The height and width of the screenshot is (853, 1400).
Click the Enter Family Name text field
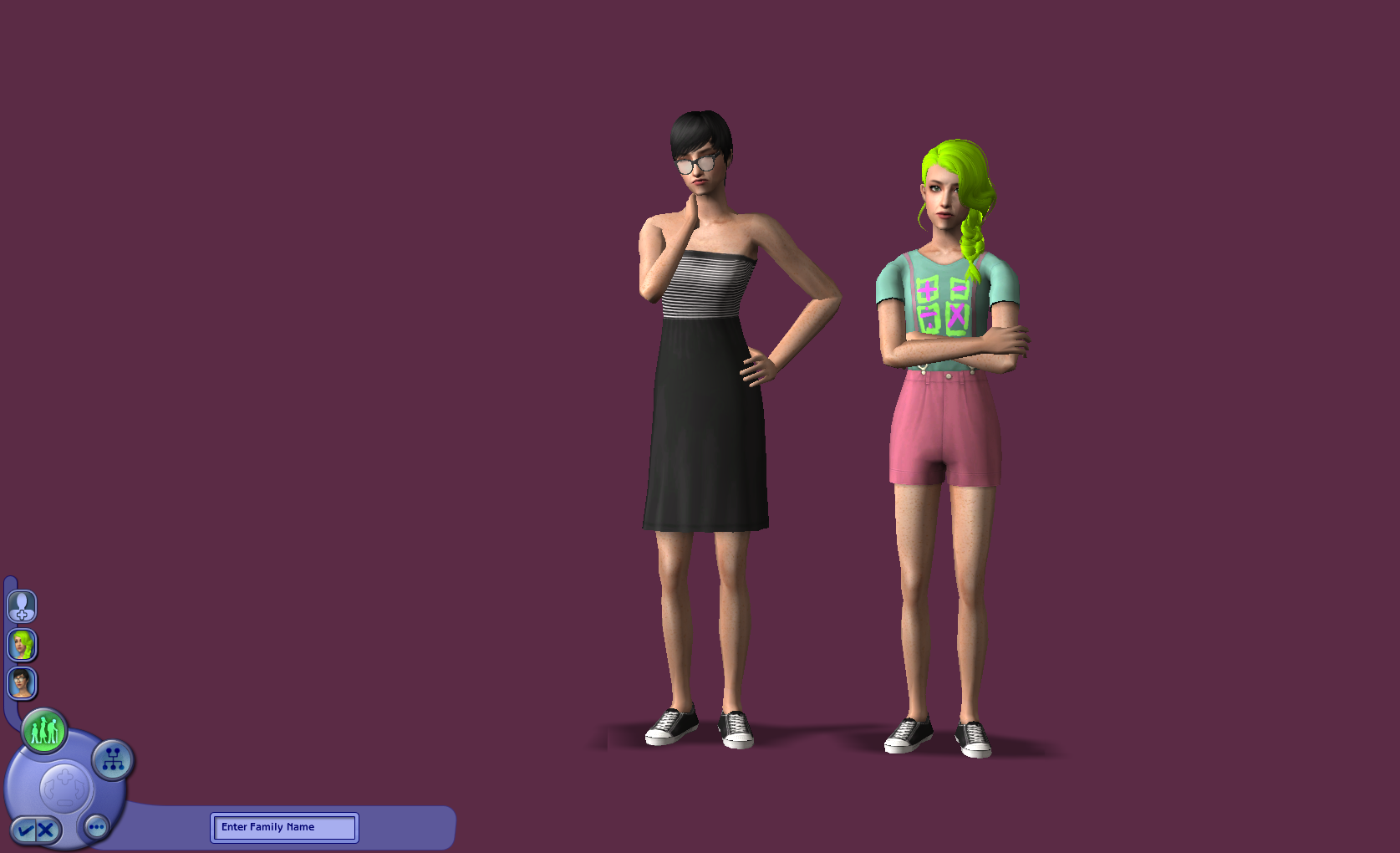pyautogui.click(x=283, y=827)
